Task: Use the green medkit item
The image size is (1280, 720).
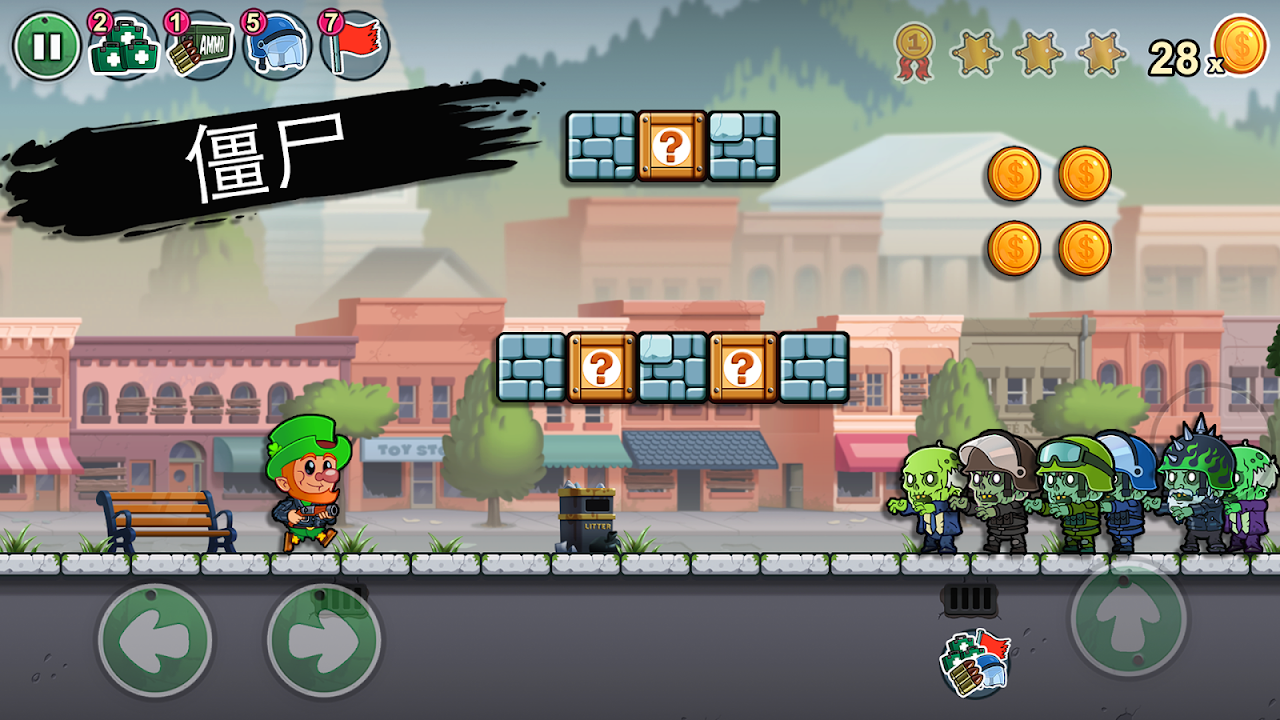Action: pos(124,48)
